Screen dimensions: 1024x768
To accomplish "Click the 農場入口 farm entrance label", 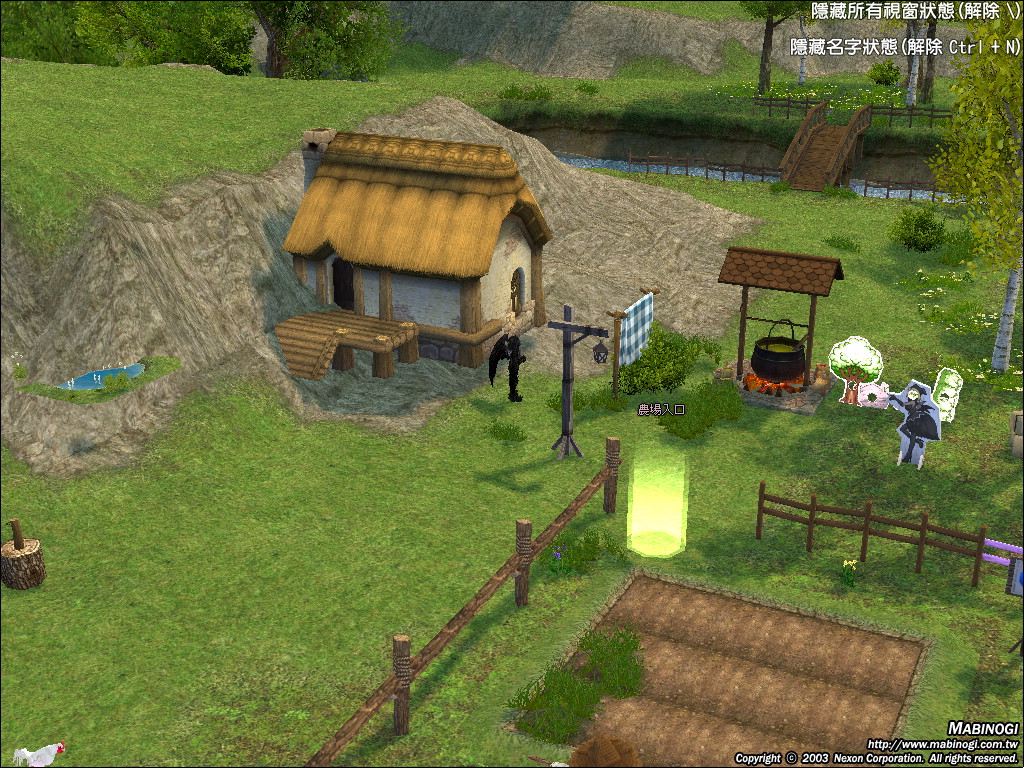I will 659,409.
